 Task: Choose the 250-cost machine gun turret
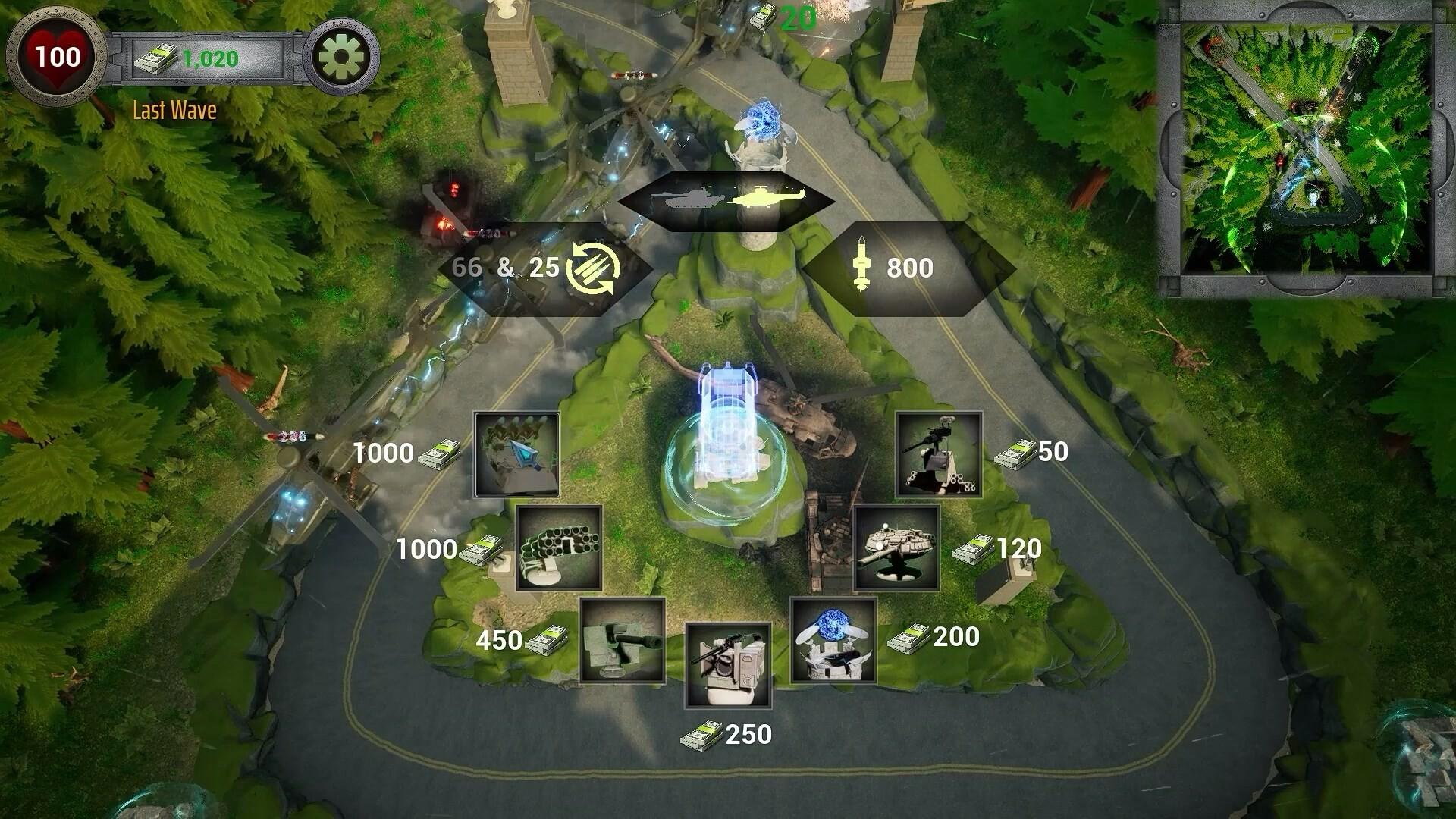(728, 664)
